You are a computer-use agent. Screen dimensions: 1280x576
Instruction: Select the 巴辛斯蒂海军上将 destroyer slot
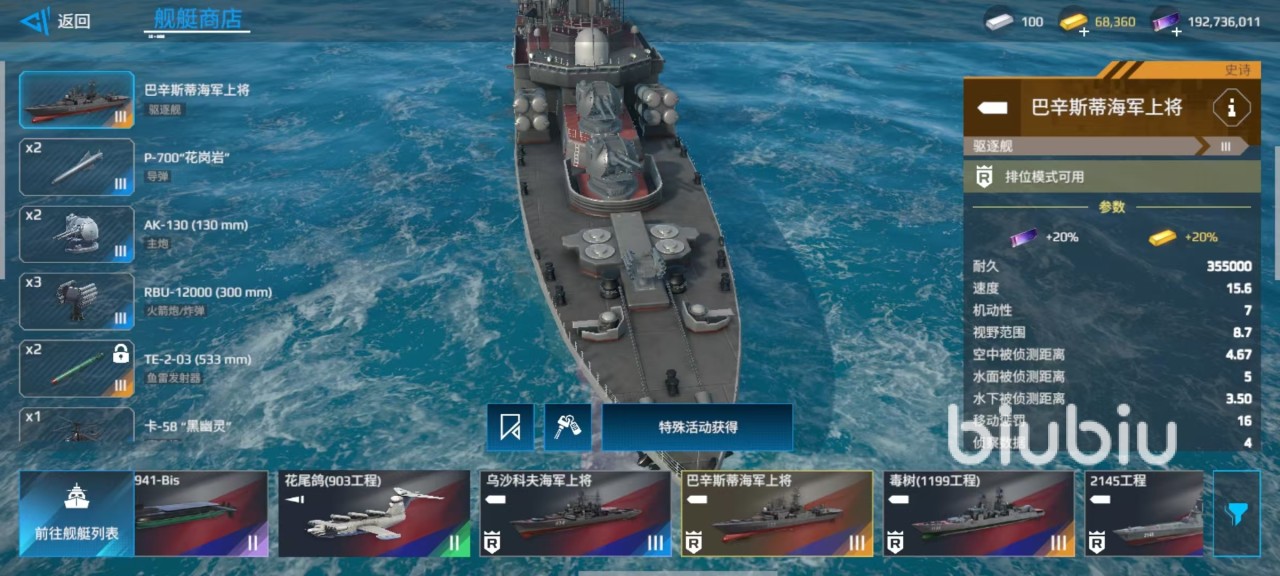tap(77, 100)
